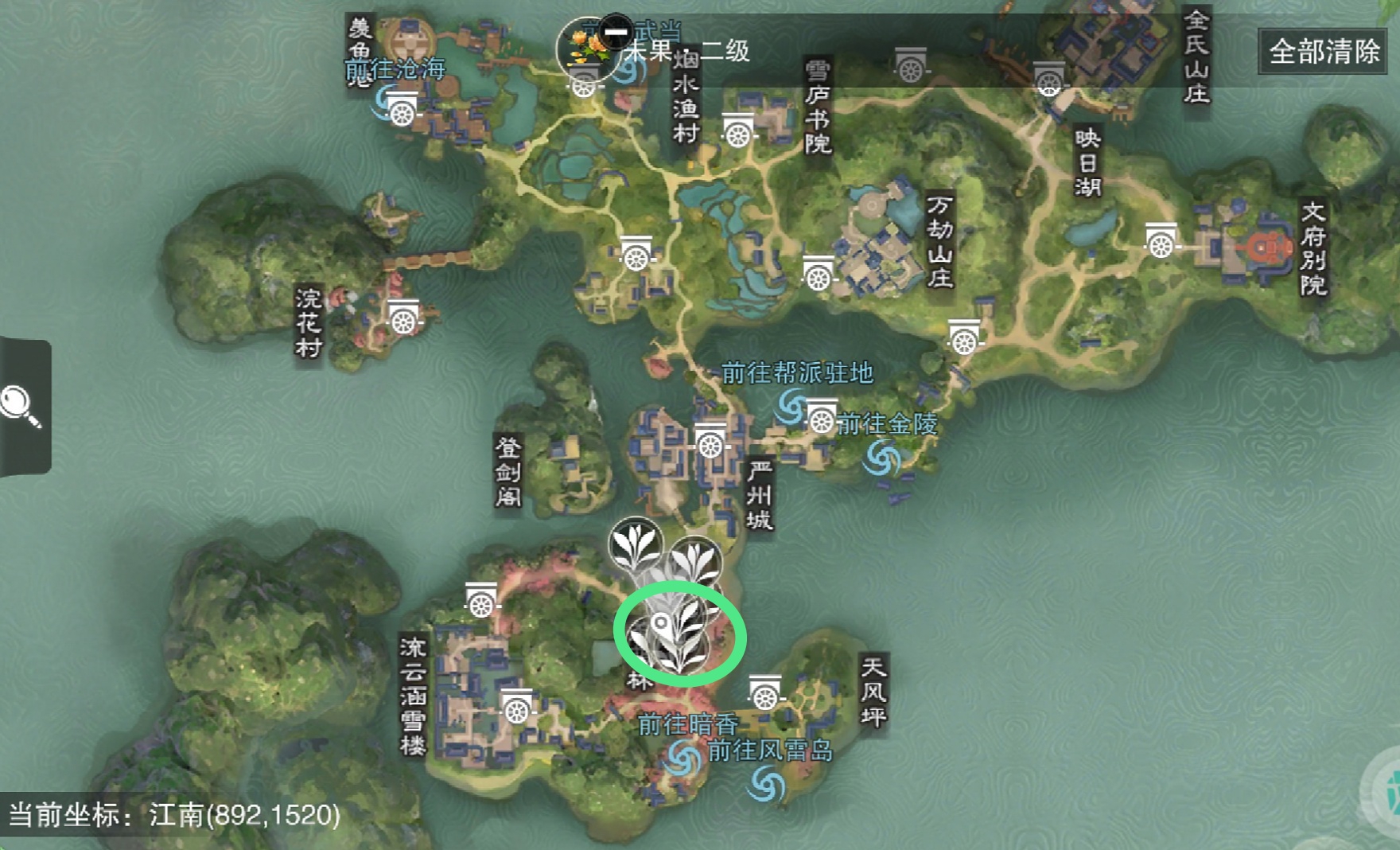
Task: Choose the carriage waypoint near 金氏山庄
Action: pyautogui.click(x=1048, y=80)
